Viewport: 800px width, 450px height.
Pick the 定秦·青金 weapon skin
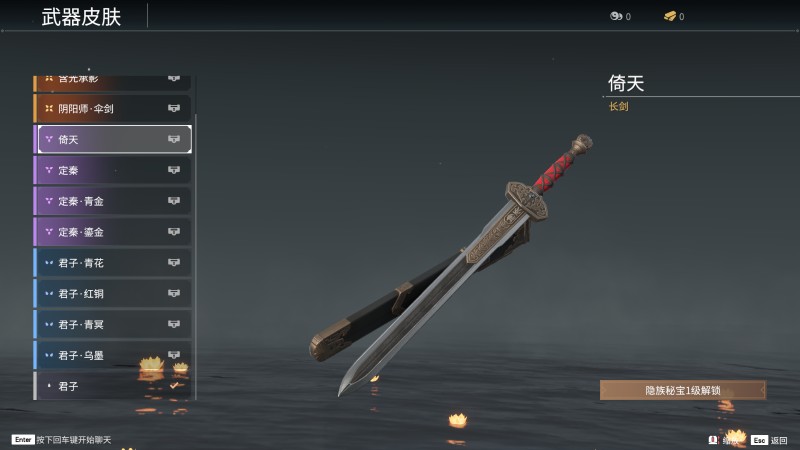(x=112, y=201)
